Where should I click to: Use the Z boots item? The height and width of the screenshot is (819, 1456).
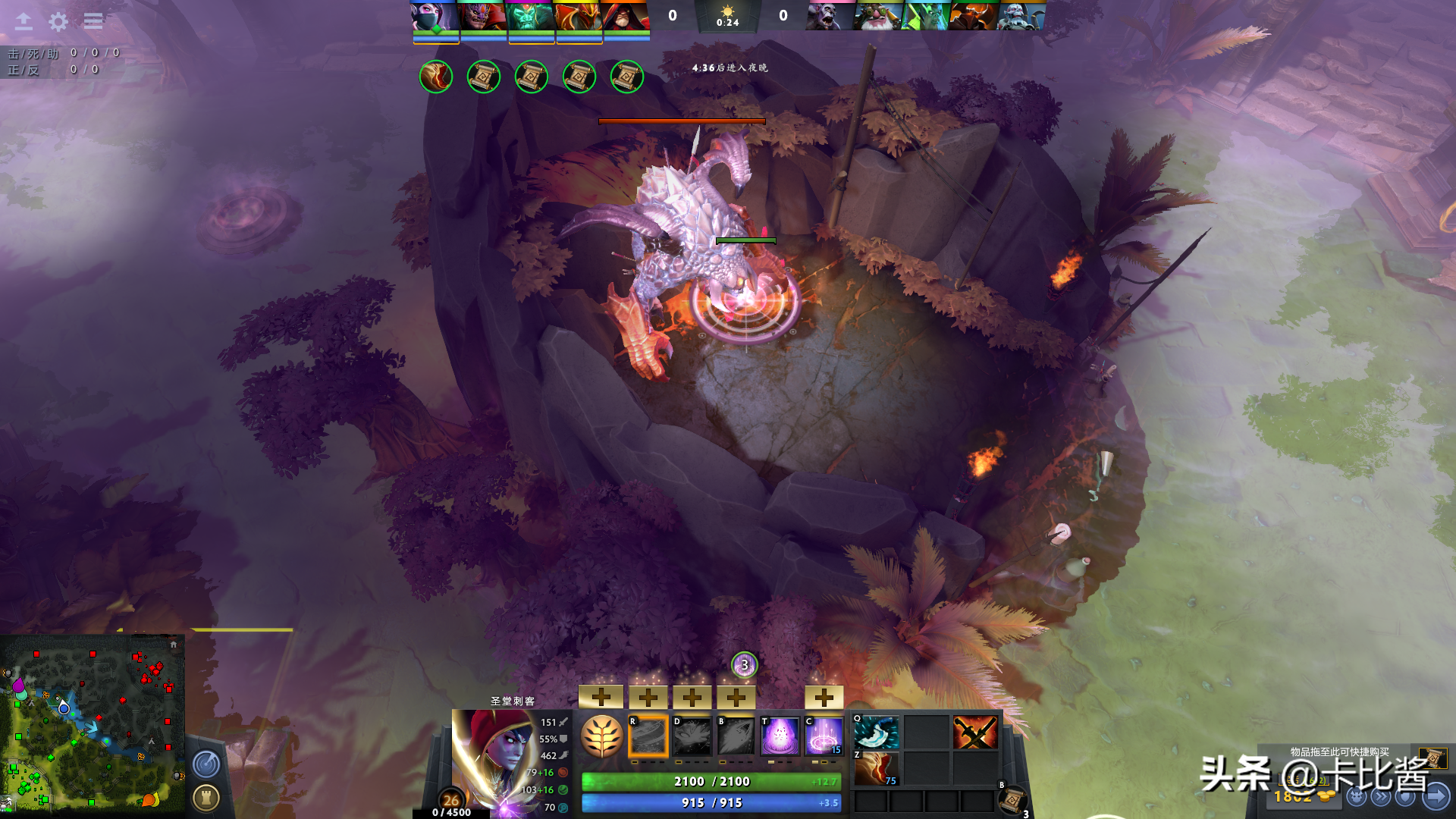pyautogui.click(x=877, y=769)
